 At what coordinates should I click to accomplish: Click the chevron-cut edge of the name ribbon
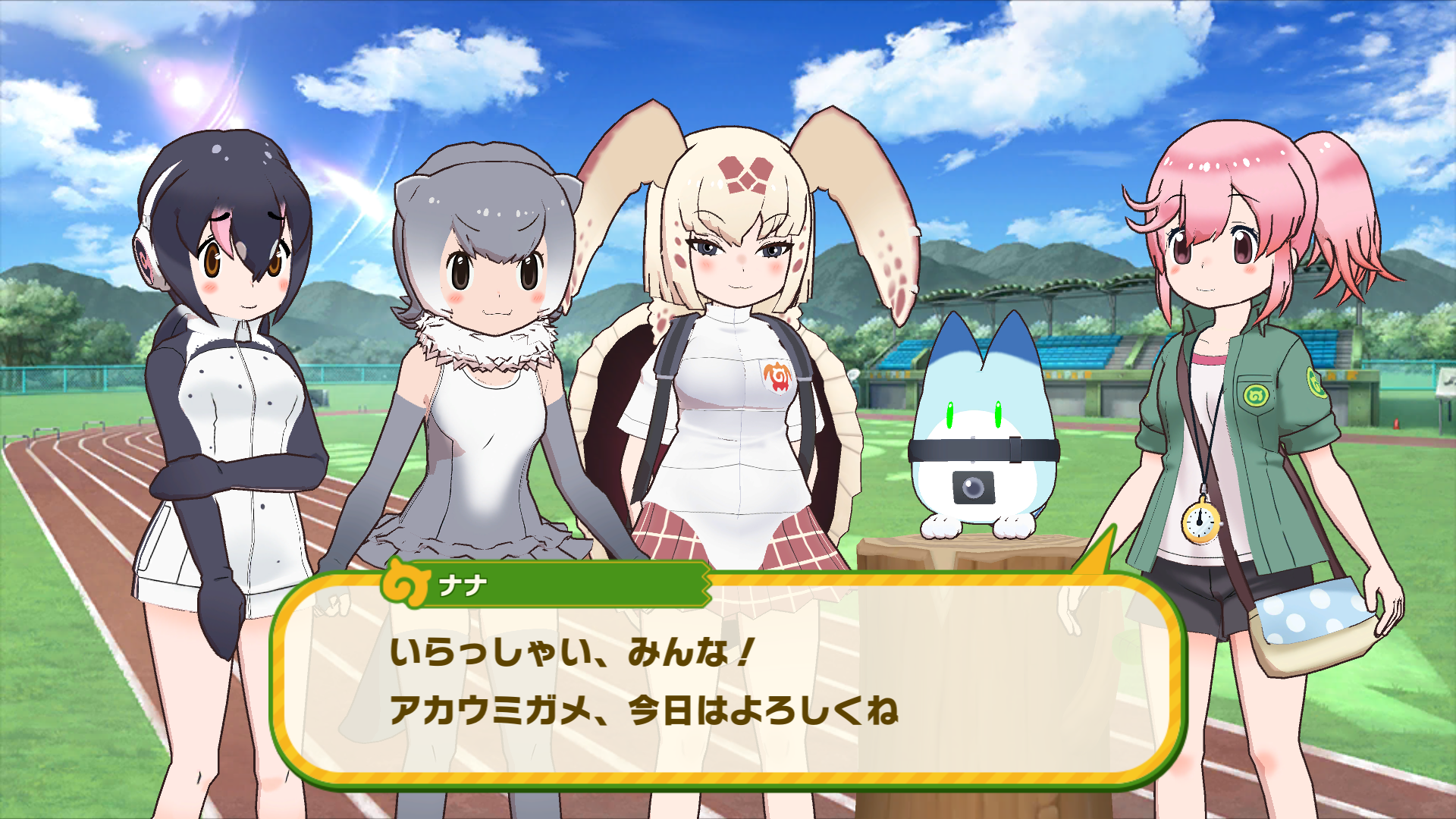[707, 584]
